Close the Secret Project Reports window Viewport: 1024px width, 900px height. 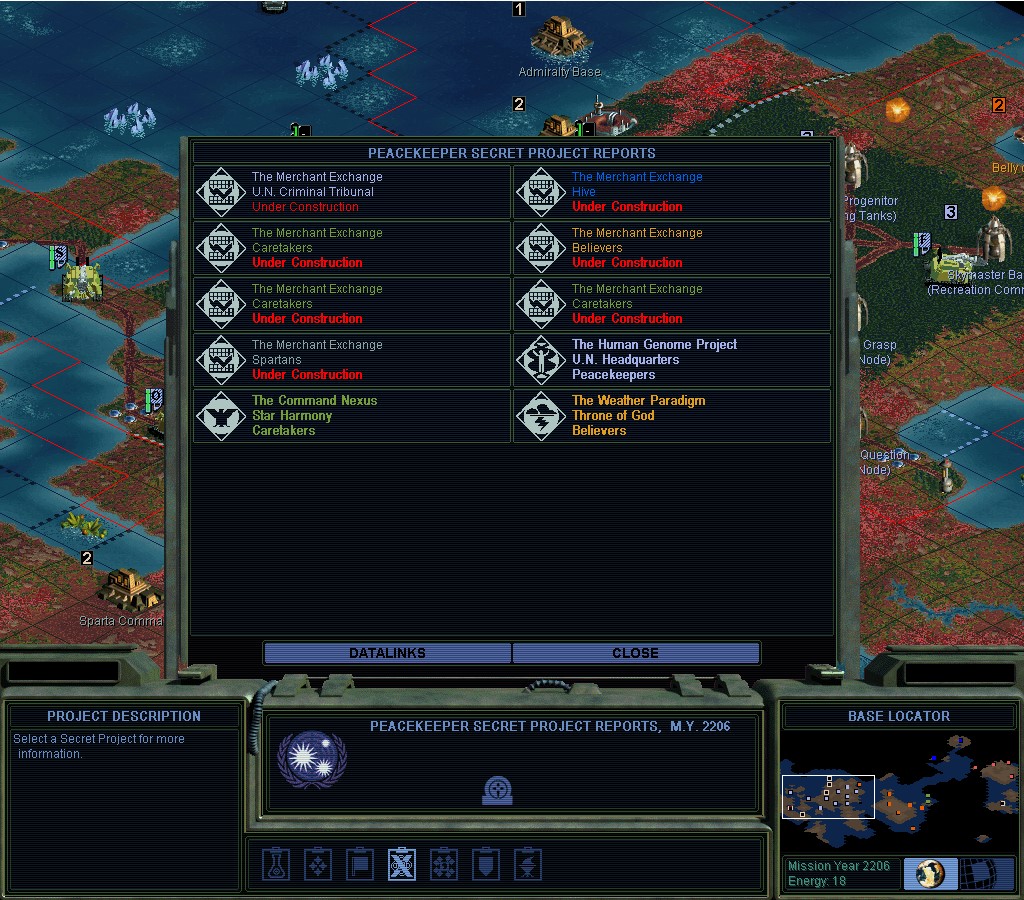tap(635, 653)
